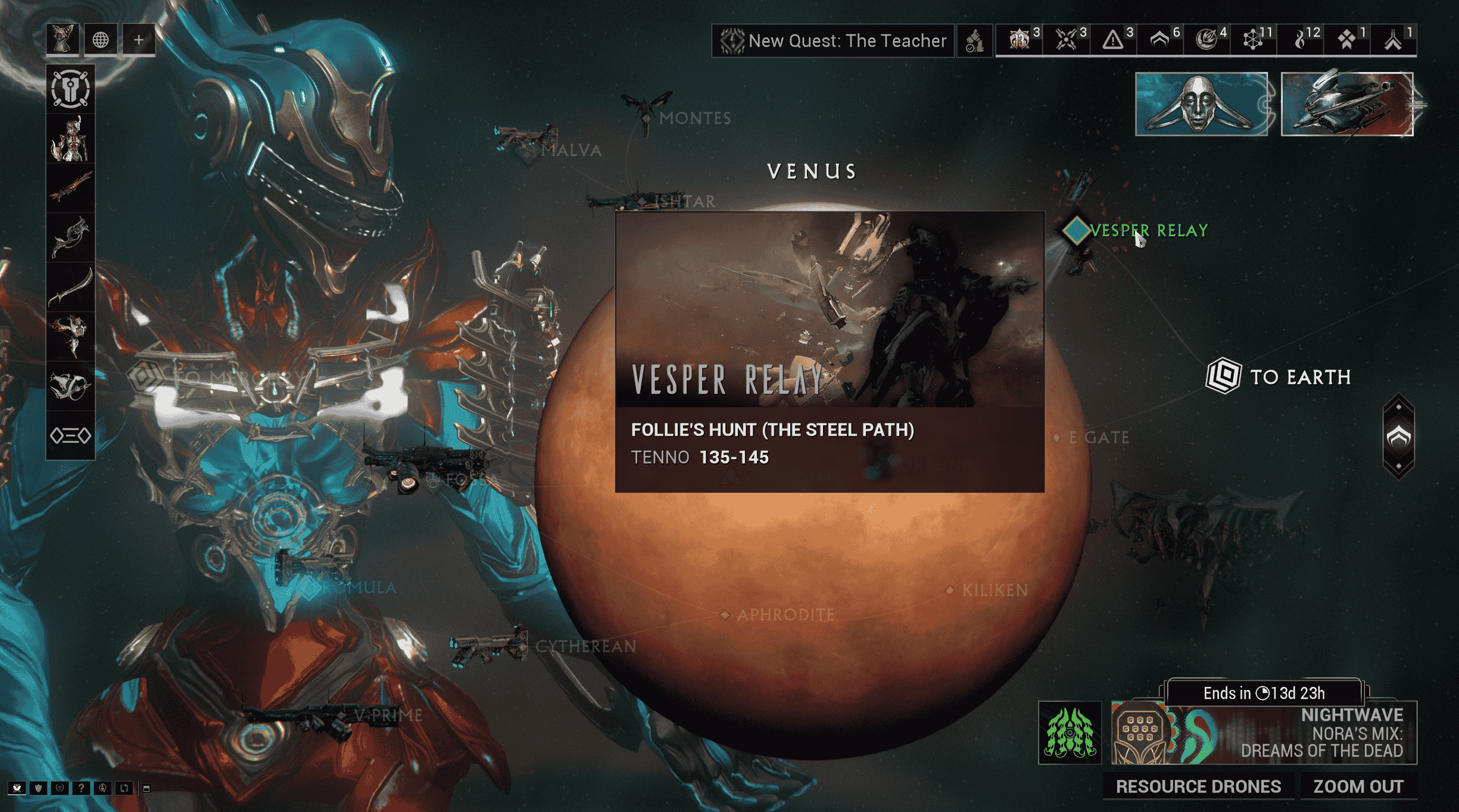This screenshot has width=1459, height=812.
Task: Click the player search icon in bottom toolbar
Action: 102,789
